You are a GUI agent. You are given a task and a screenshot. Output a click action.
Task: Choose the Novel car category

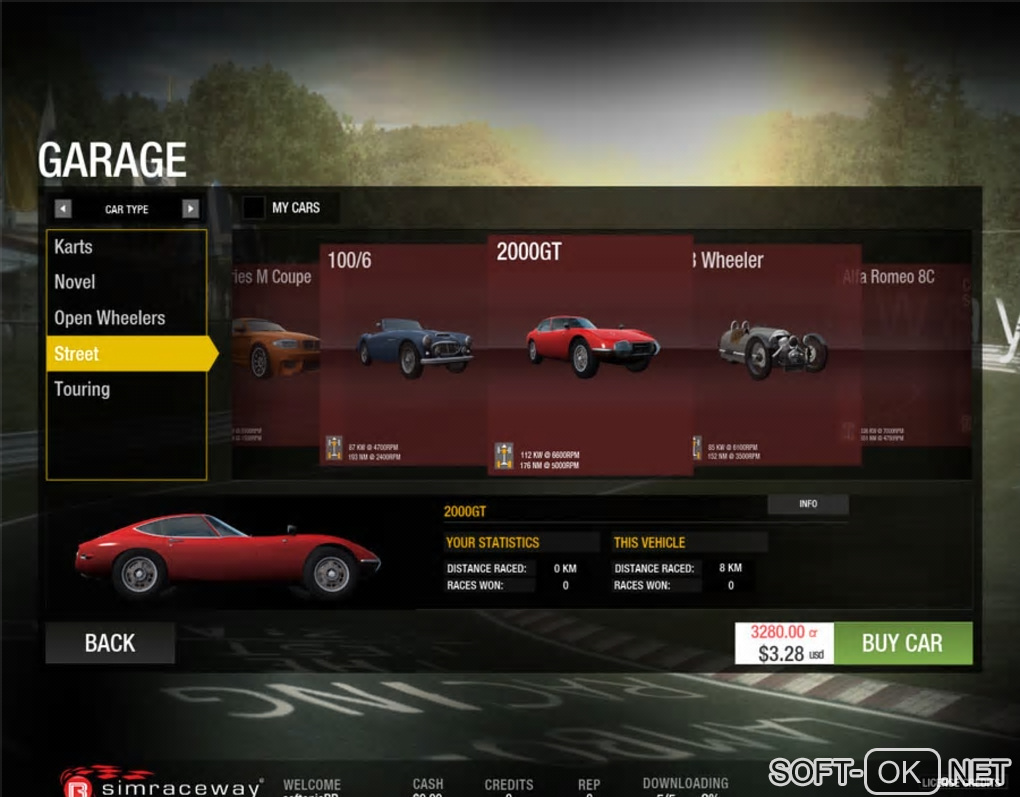pyautogui.click(x=75, y=282)
